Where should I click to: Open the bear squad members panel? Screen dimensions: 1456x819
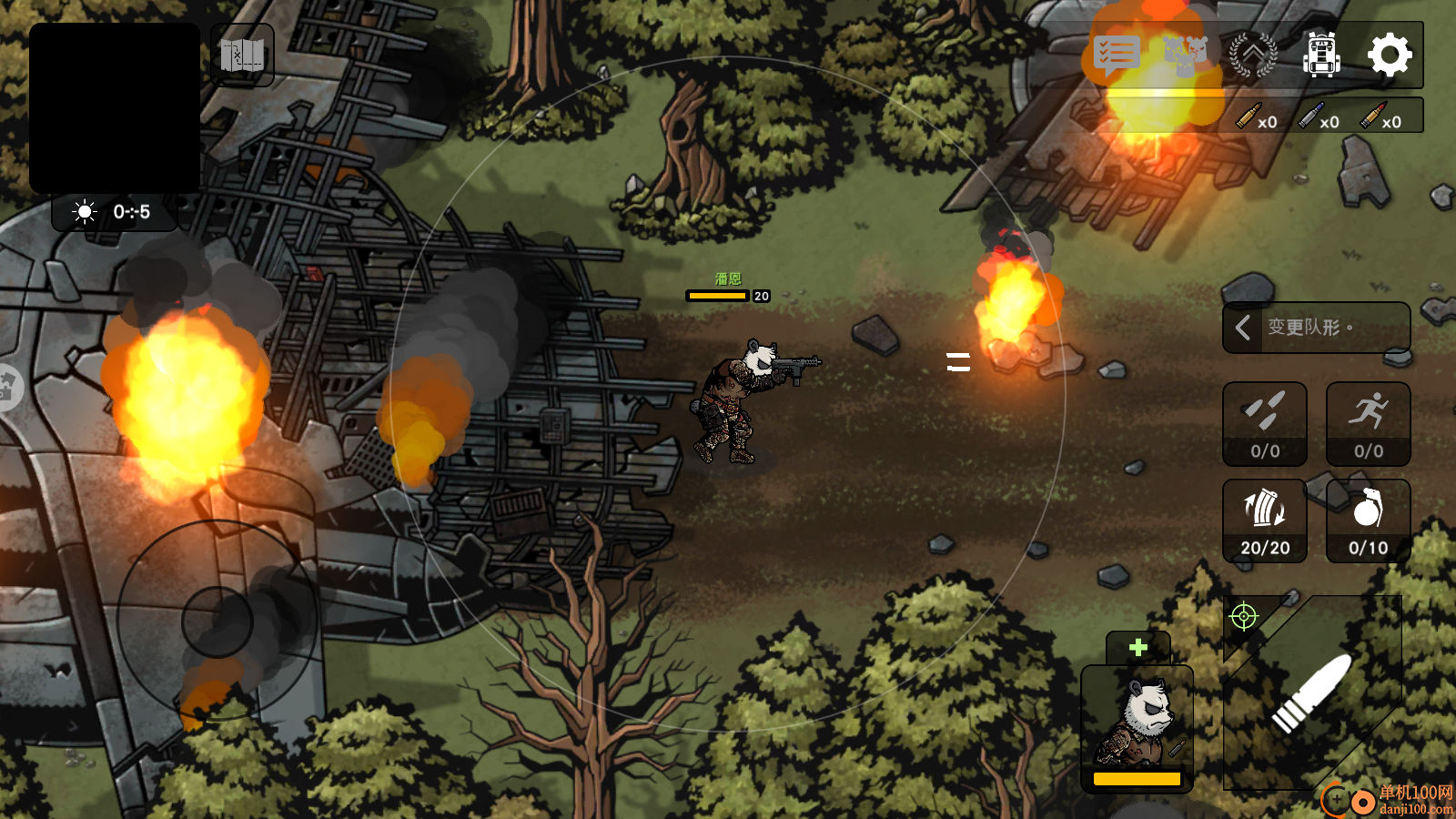pyautogui.click(x=1185, y=55)
